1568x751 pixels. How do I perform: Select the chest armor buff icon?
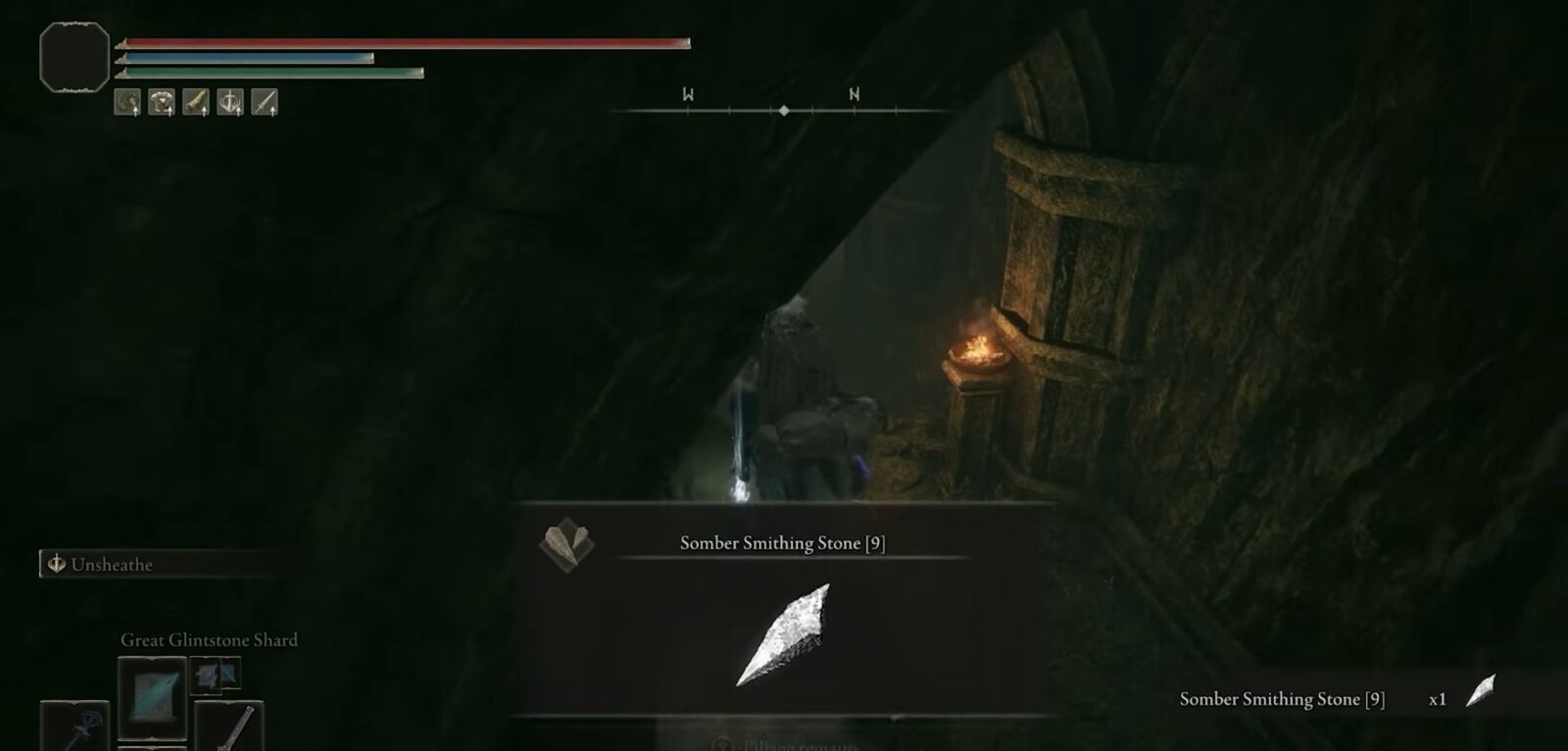[162, 102]
